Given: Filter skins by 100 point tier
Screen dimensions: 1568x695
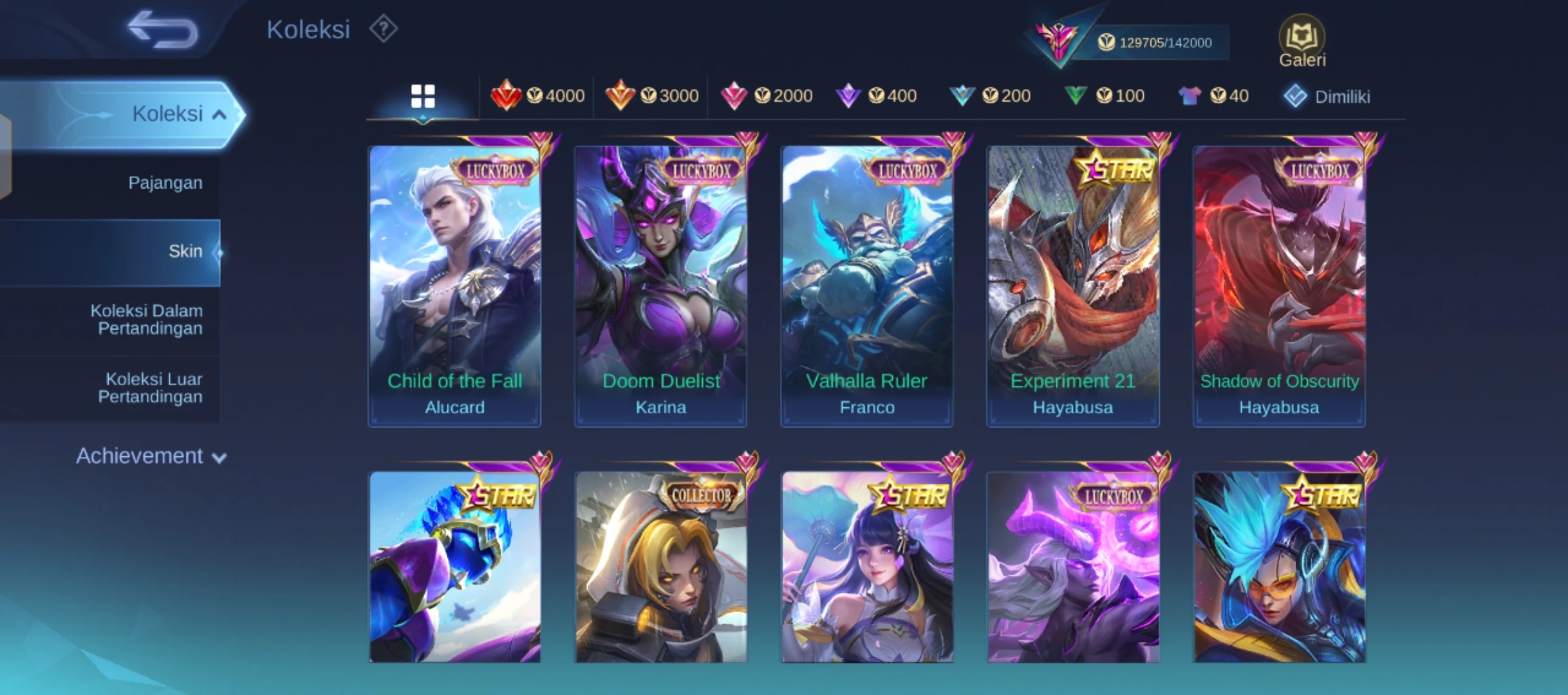Looking at the screenshot, I should pos(1104,97).
